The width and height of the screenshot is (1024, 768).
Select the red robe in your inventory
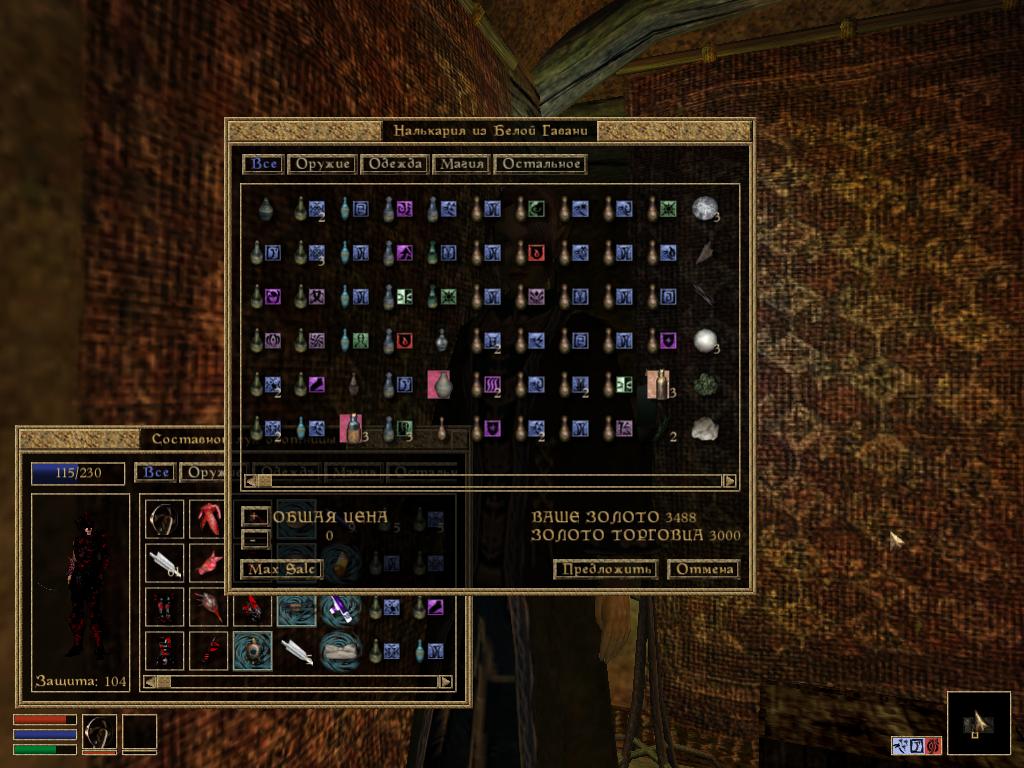point(208,519)
